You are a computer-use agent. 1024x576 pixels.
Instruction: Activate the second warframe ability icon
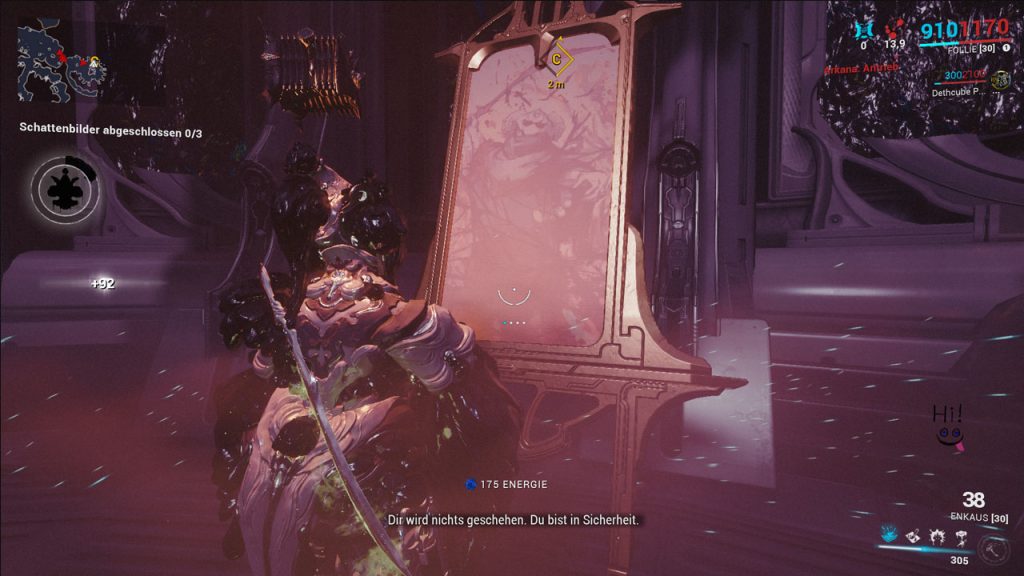tap(912, 537)
